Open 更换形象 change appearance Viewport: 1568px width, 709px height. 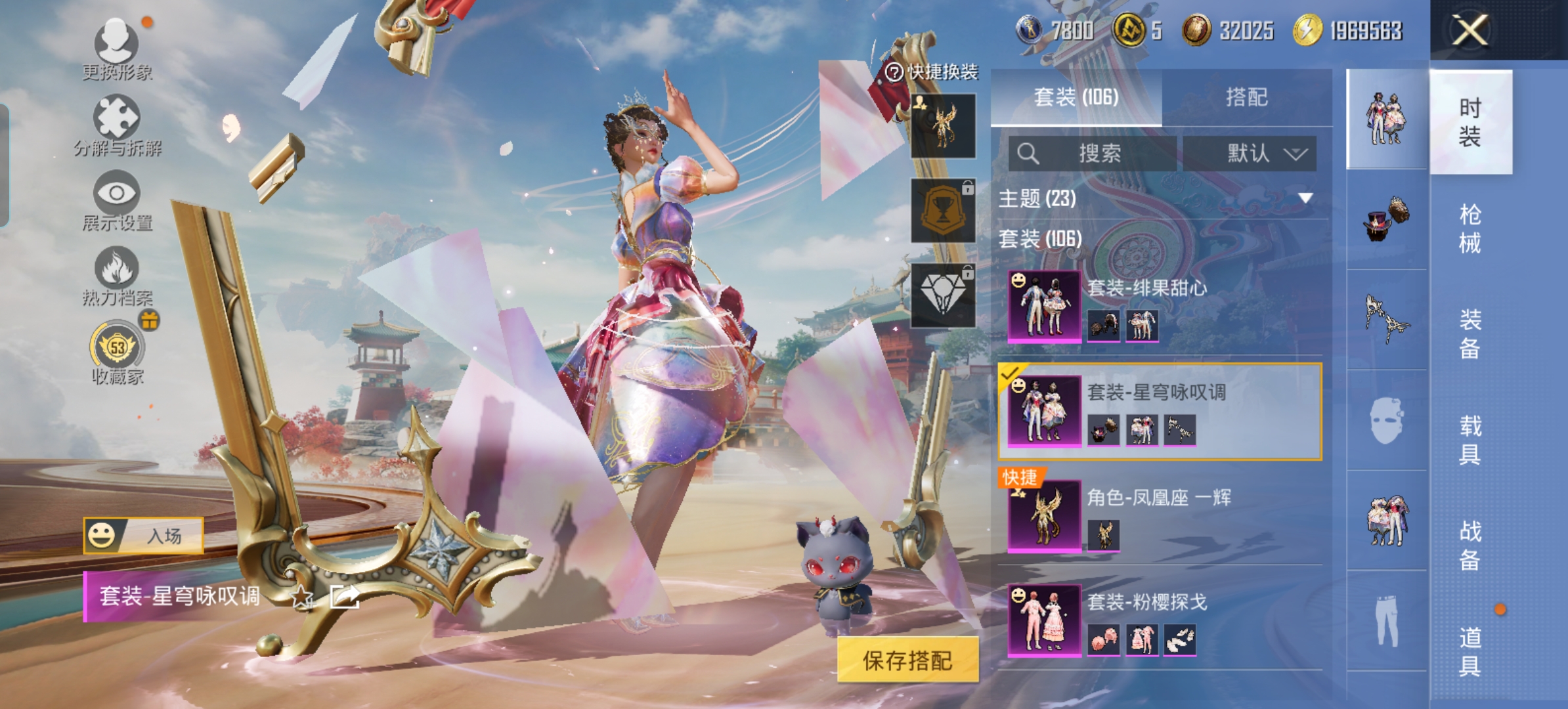pos(117,47)
